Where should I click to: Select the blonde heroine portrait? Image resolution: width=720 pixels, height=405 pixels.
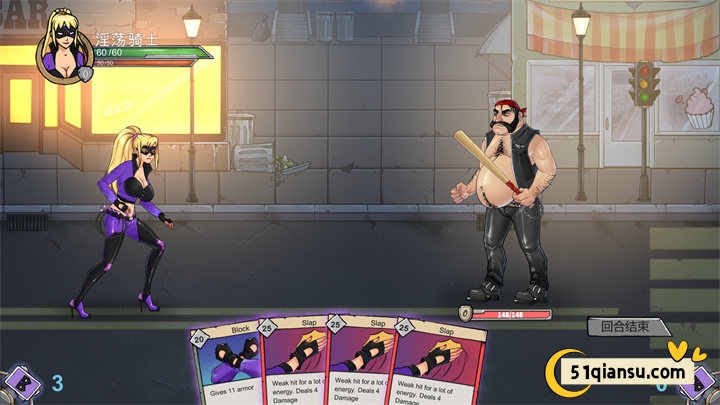[x=64, y=49]
